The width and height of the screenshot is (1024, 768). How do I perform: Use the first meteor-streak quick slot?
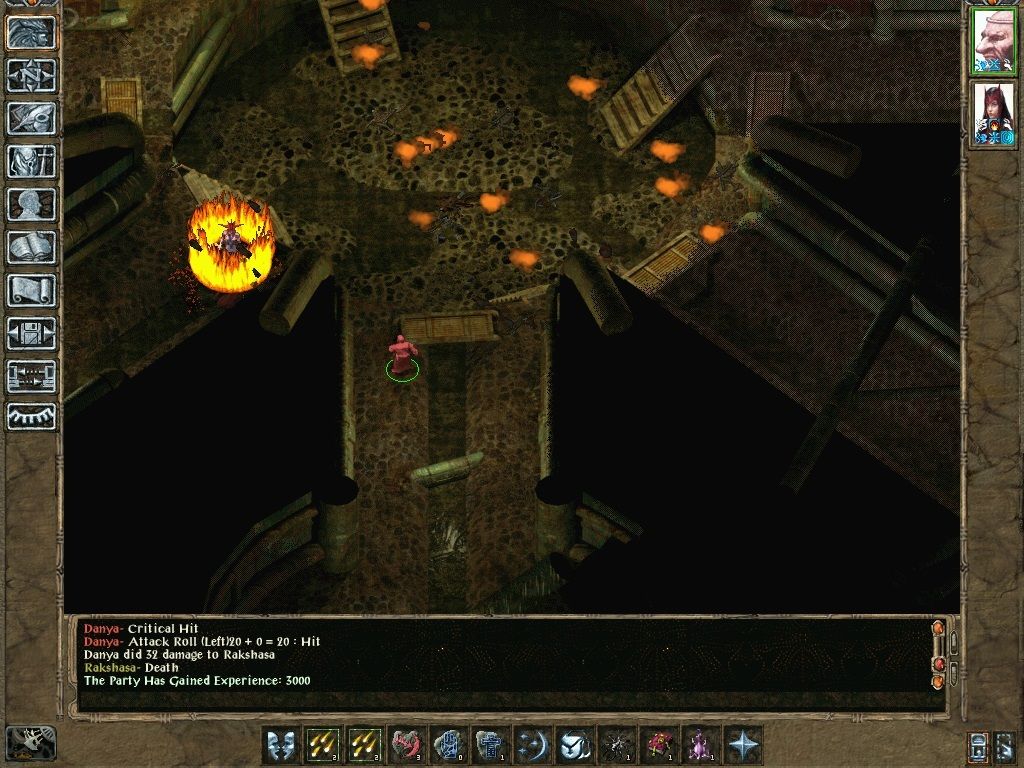323,745
